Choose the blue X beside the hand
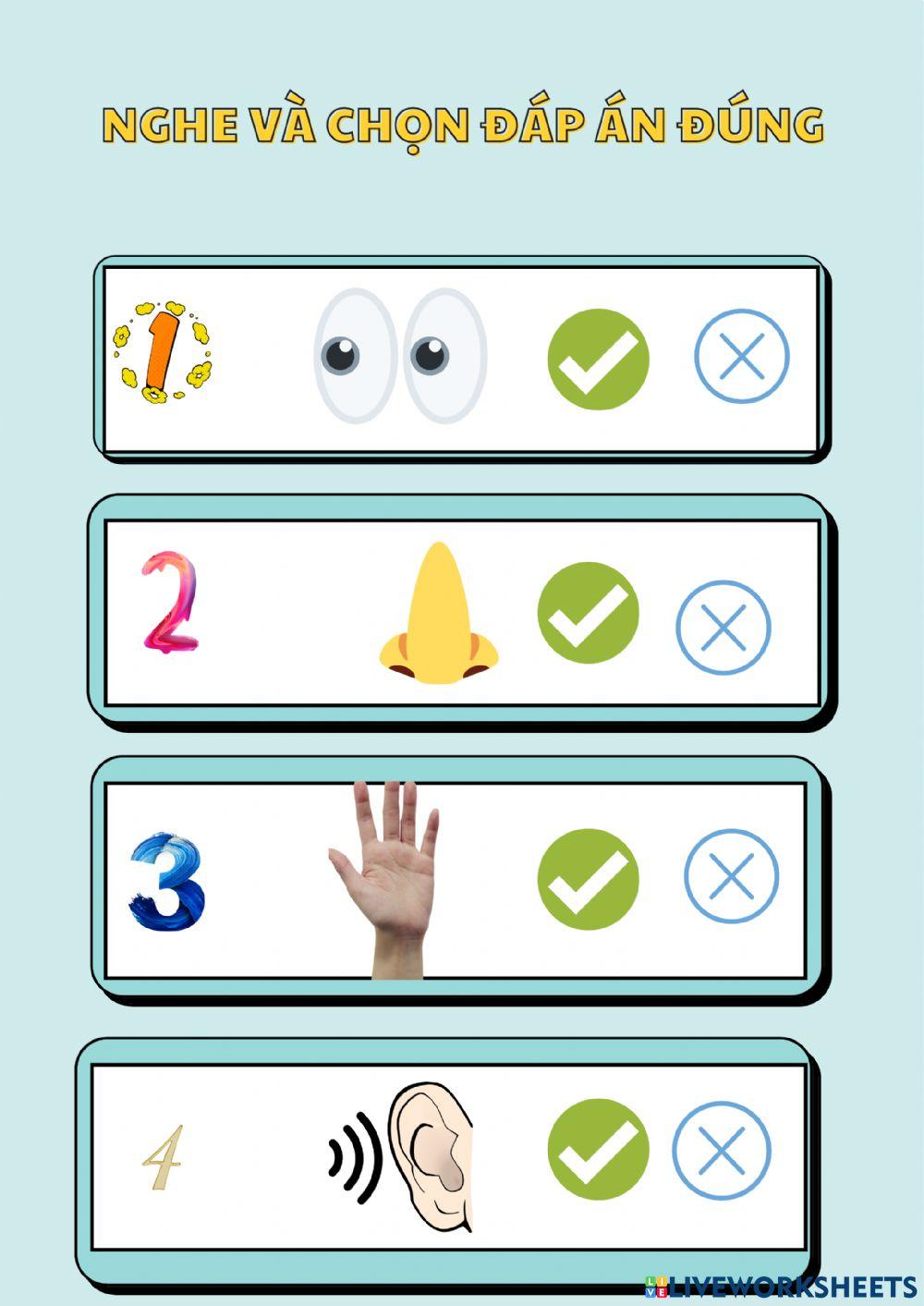 (731, 876)
